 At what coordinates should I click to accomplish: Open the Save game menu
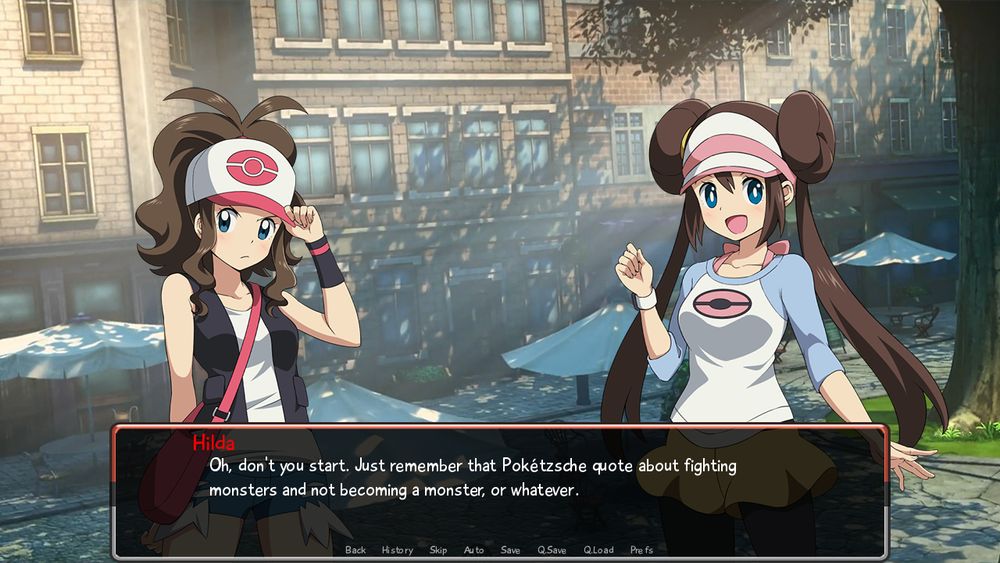click(x=510, y=550)
